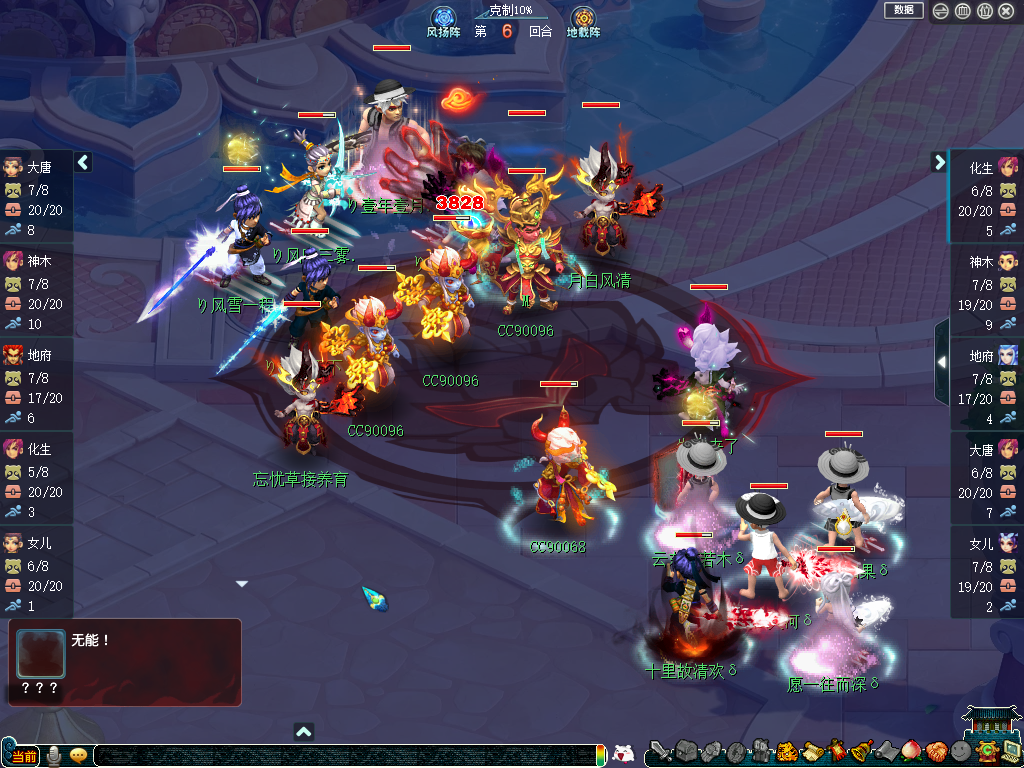The image size is (1024, 768).
Task: Open the 数据 data panel
Action: (x=903, y=10)
